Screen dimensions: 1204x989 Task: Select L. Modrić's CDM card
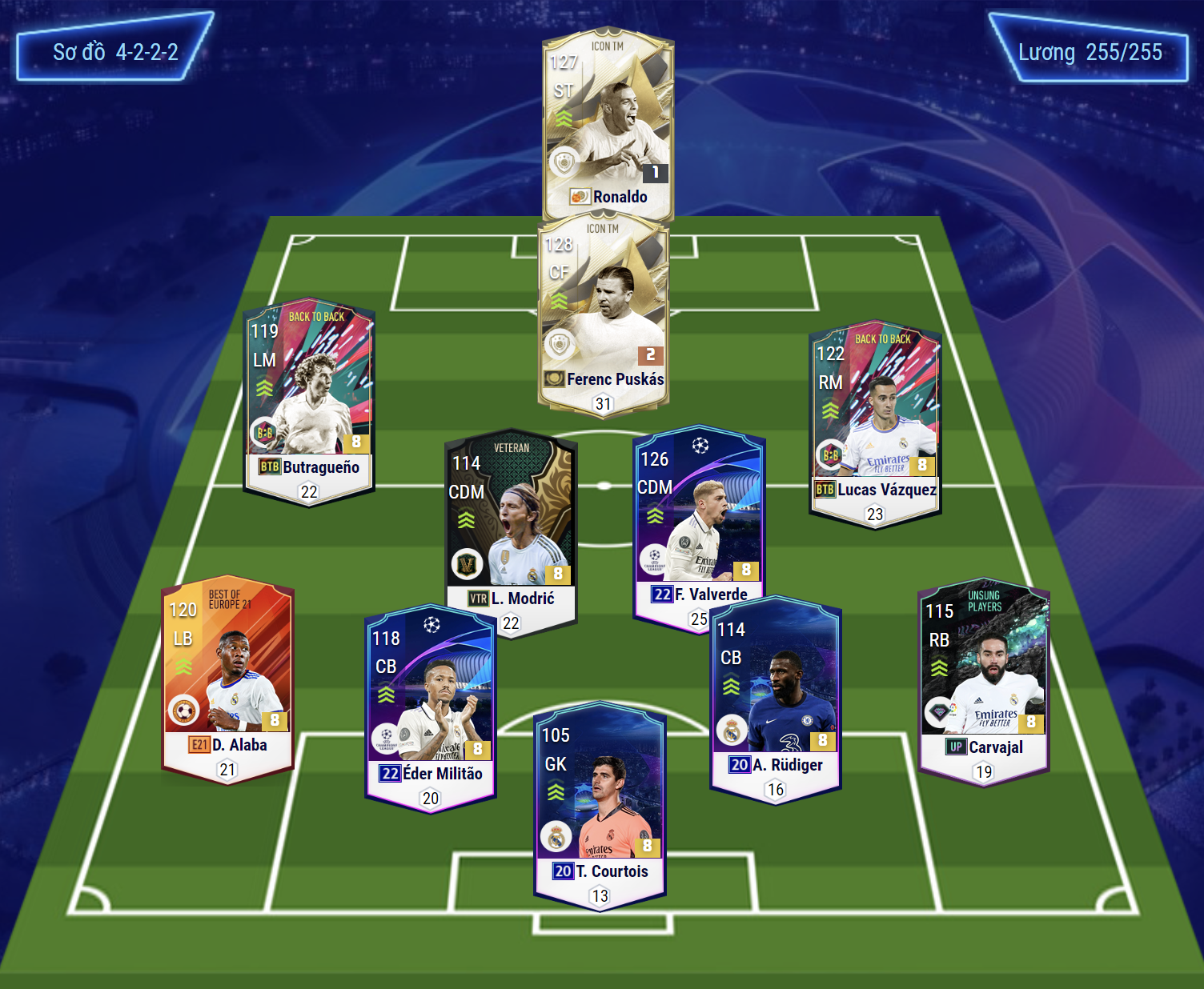[x=511, y=528]
